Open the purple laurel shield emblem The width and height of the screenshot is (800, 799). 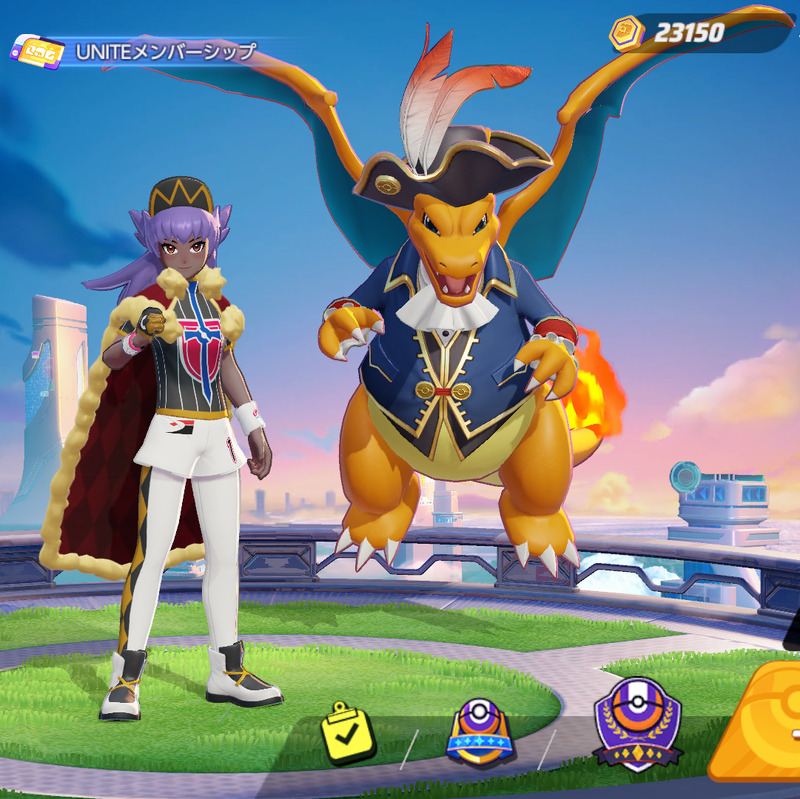(x=637, y=723)
